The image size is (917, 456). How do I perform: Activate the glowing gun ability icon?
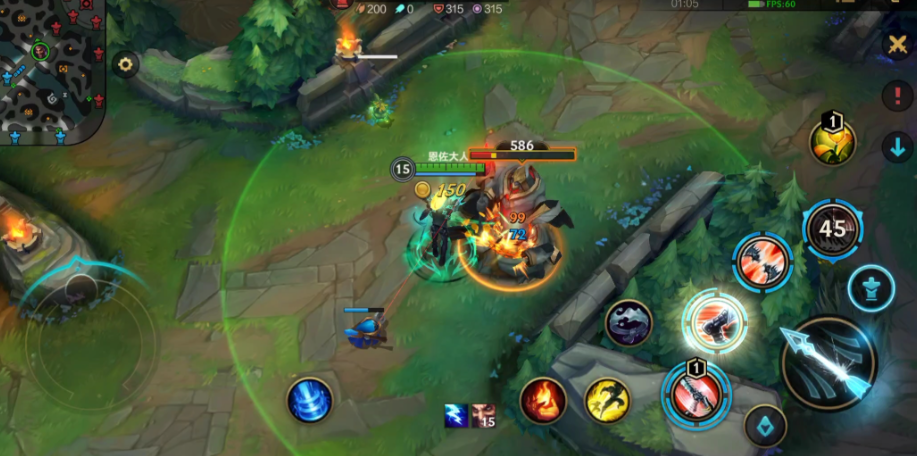click(x=714, y=322)
